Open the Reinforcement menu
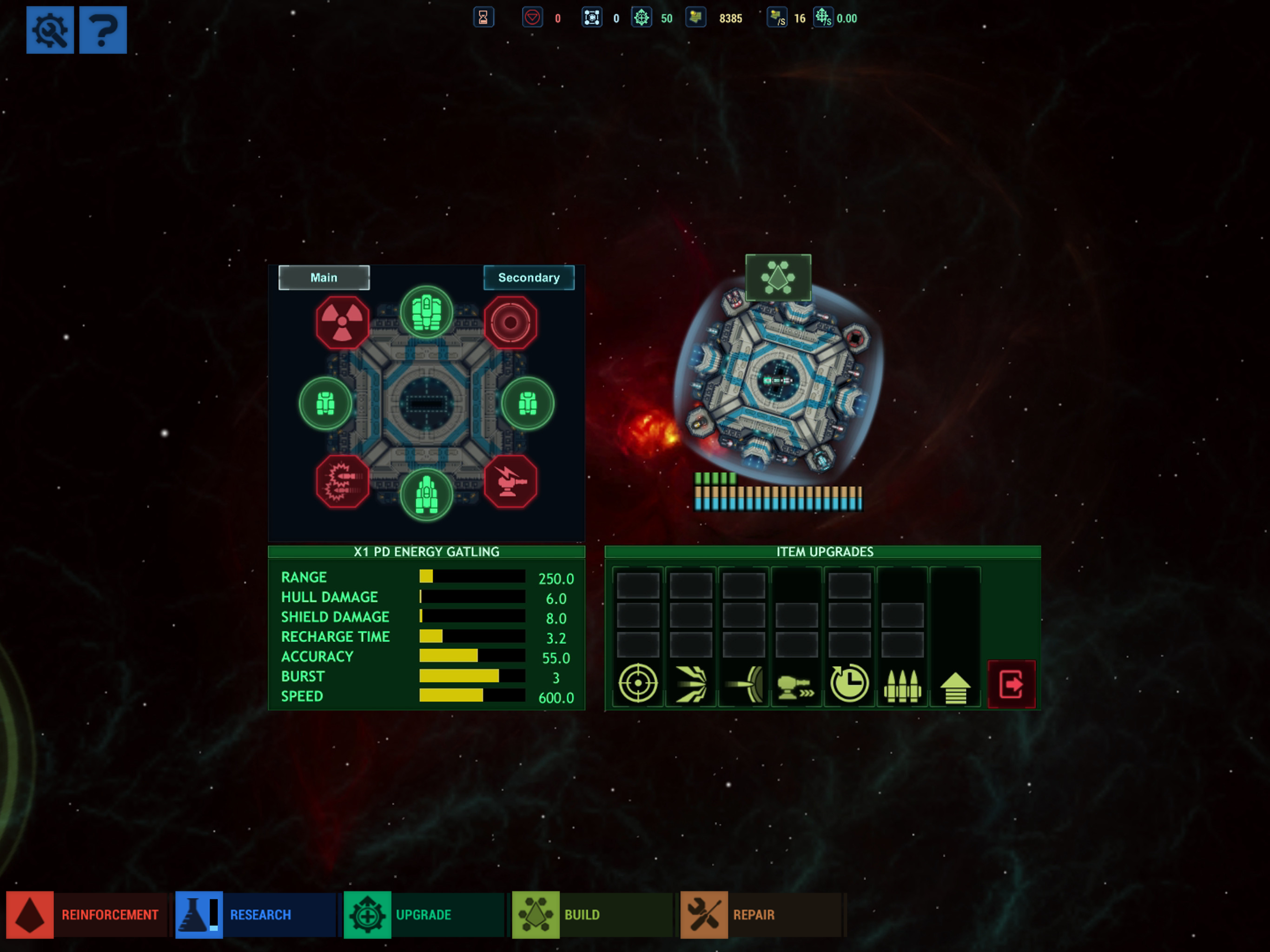This screenshot has height=952, width=1270. (x=86, y=915)
